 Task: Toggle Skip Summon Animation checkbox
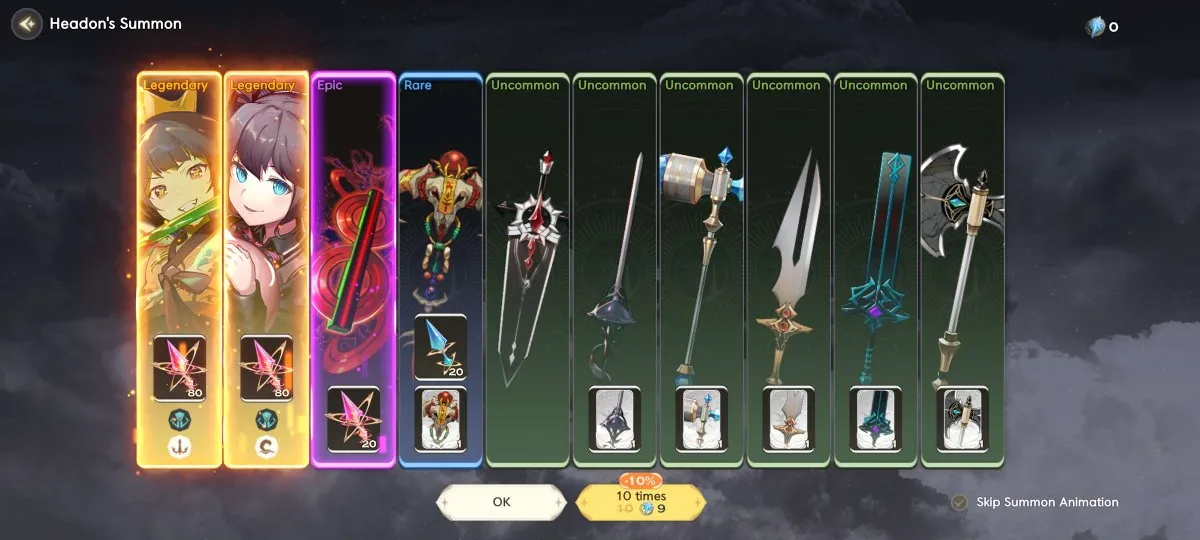coord(959,502)
